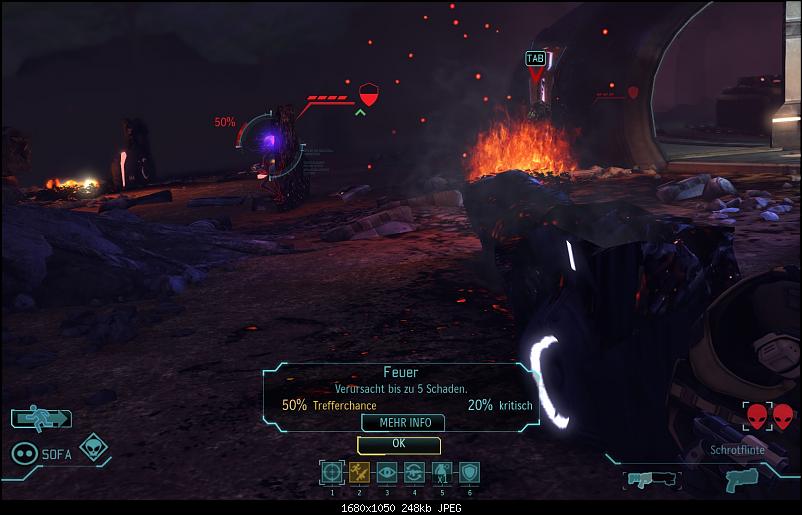Select the crosshair Fire ability
This screenshot has width=802, height=515.
point(332,472)
